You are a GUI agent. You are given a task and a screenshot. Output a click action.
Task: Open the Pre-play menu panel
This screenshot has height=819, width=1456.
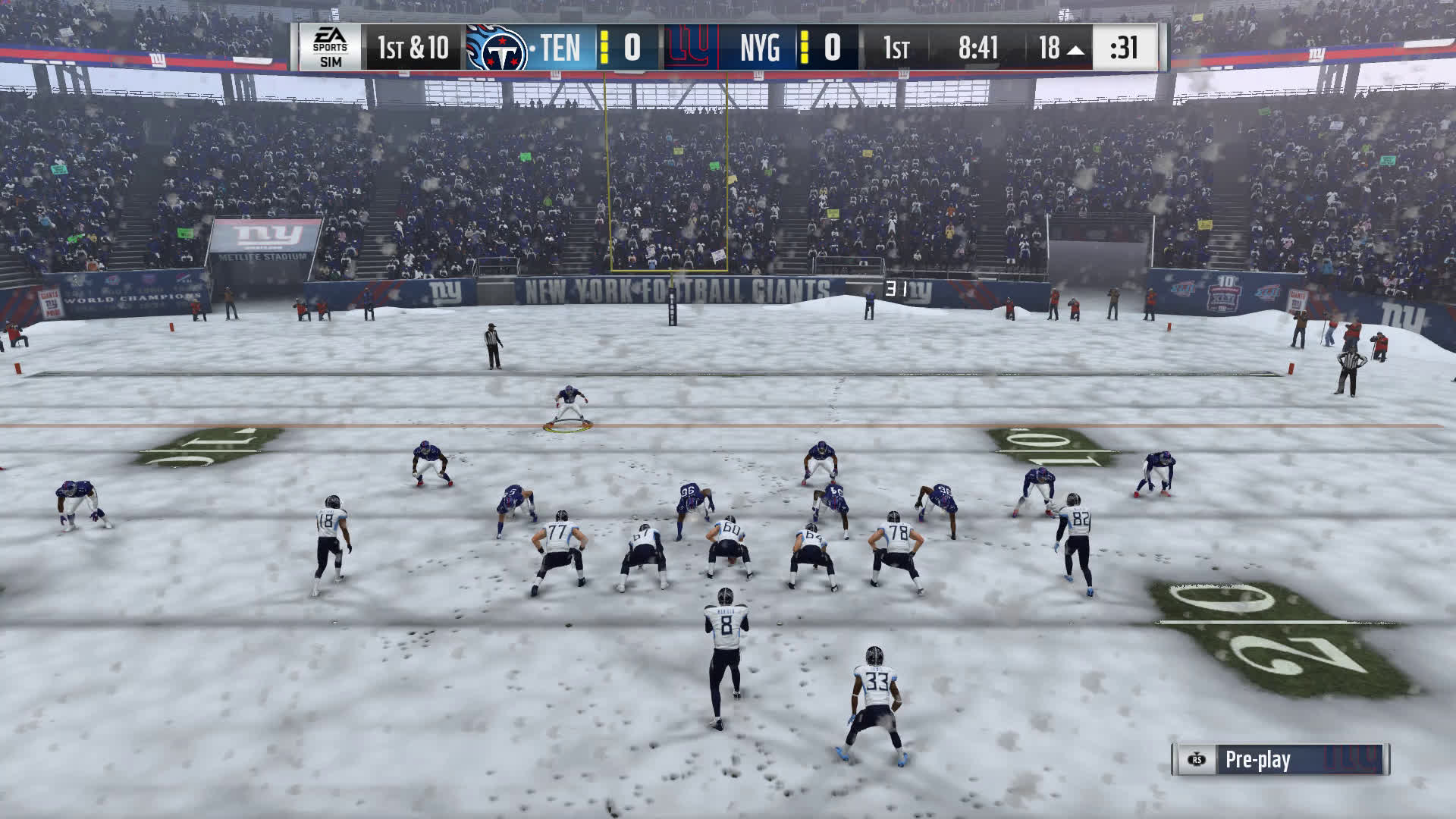(x=1280, y=760)
